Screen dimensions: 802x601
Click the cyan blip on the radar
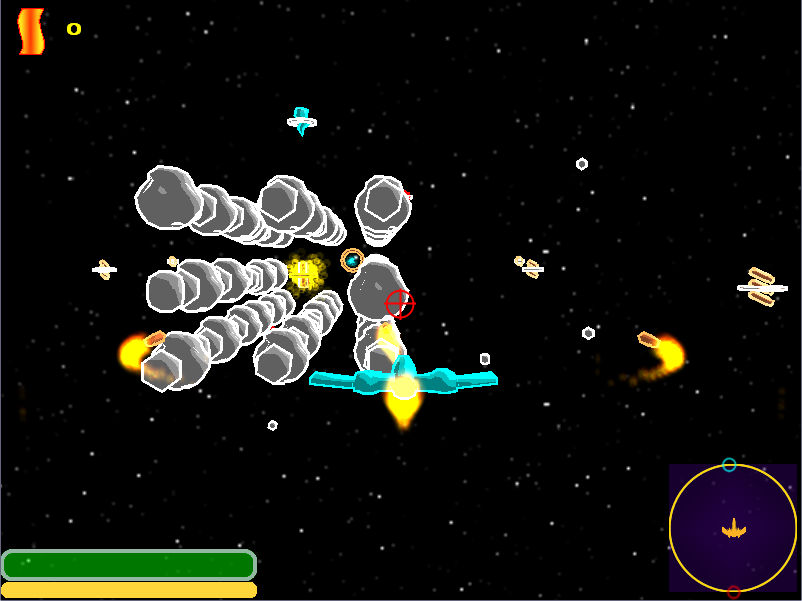(729, 465)
